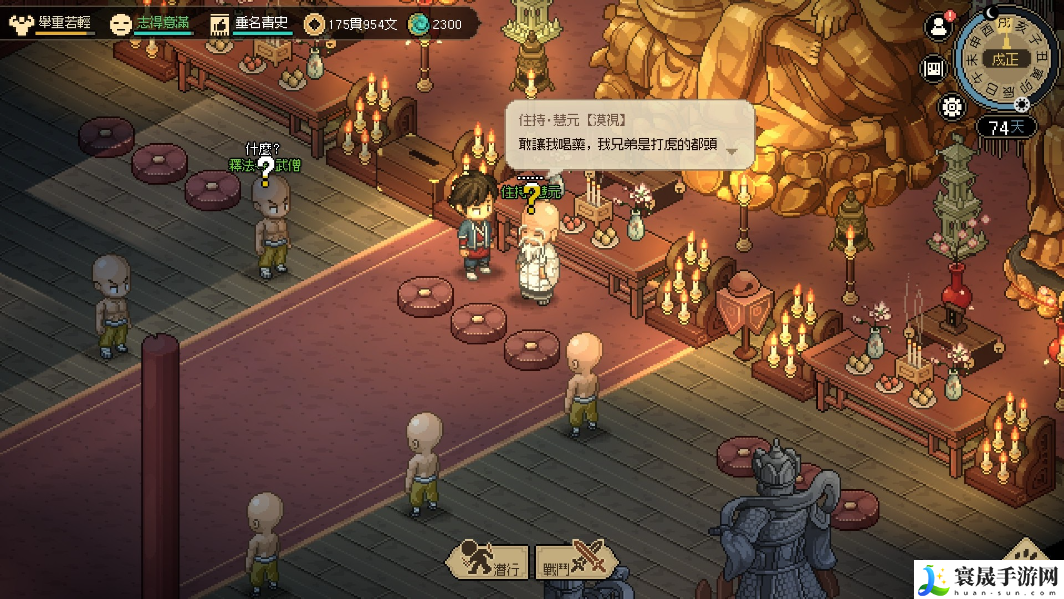
Task: Open the map icon beside the clock
Action: tap(935, 69)
